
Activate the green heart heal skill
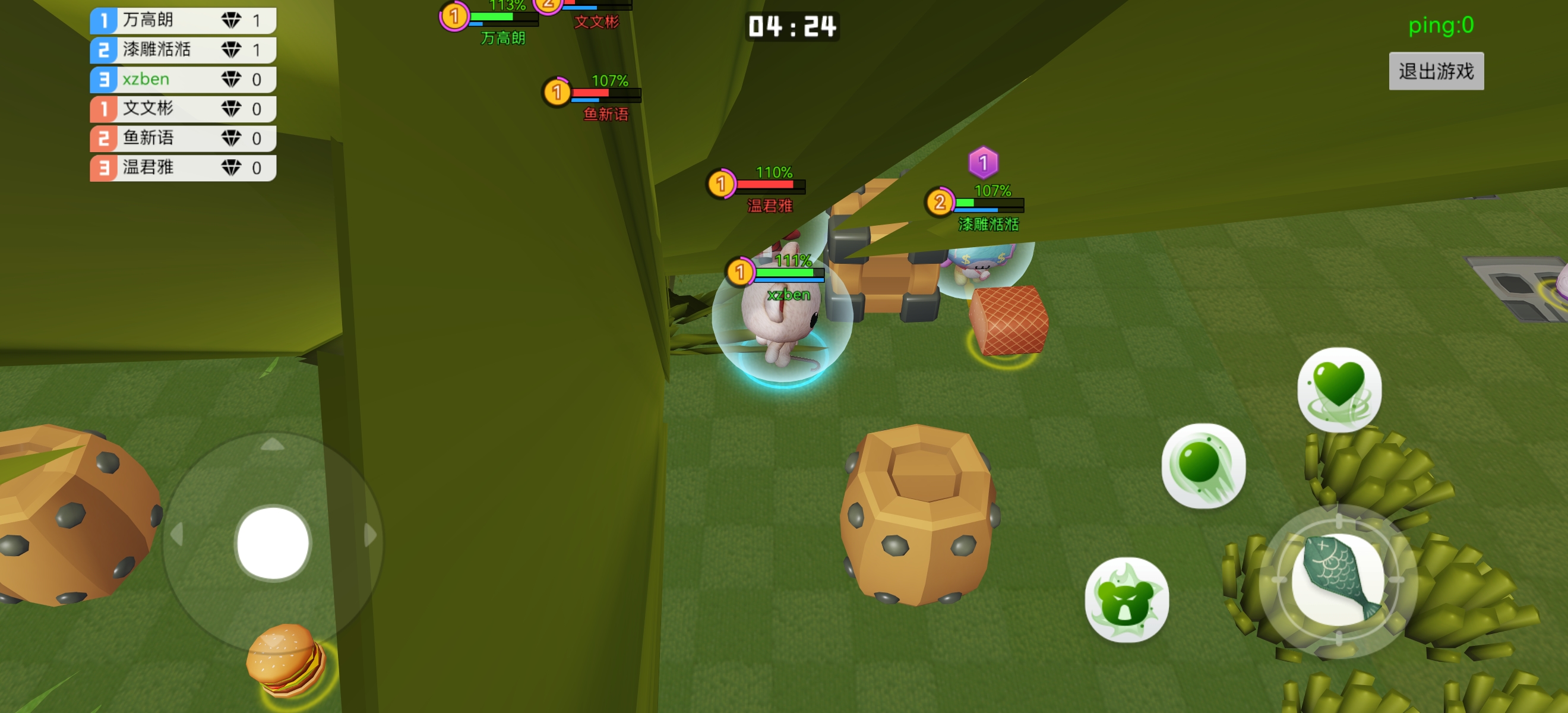1339,389
